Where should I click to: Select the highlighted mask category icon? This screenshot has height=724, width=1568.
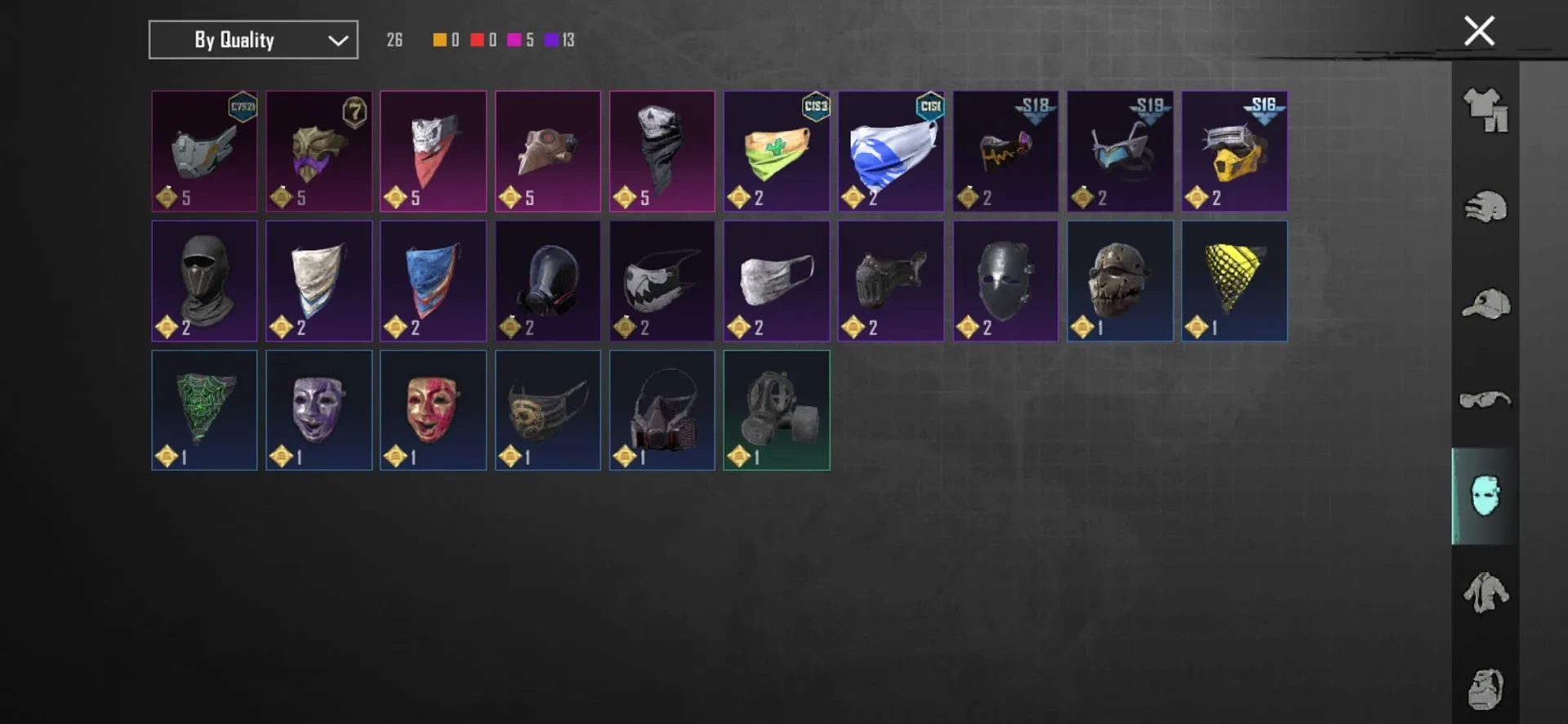(1486, 496)
